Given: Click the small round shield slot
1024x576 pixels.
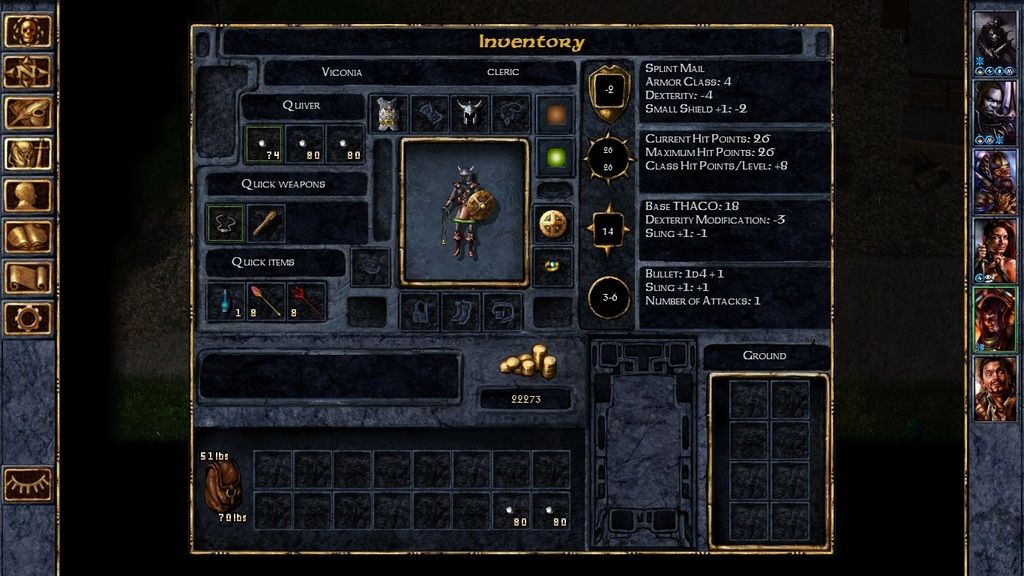Looking at the screenshot, I should pyautogui.click(x=554, y=222).
